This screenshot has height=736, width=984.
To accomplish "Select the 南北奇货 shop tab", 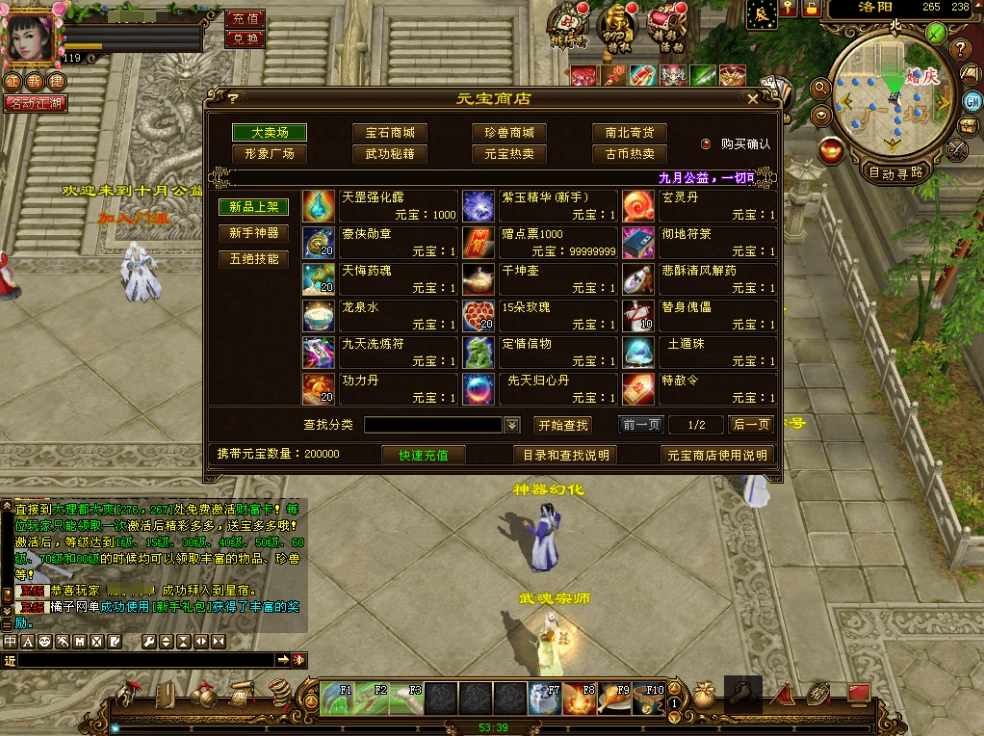I will click(x=629, y=132).
